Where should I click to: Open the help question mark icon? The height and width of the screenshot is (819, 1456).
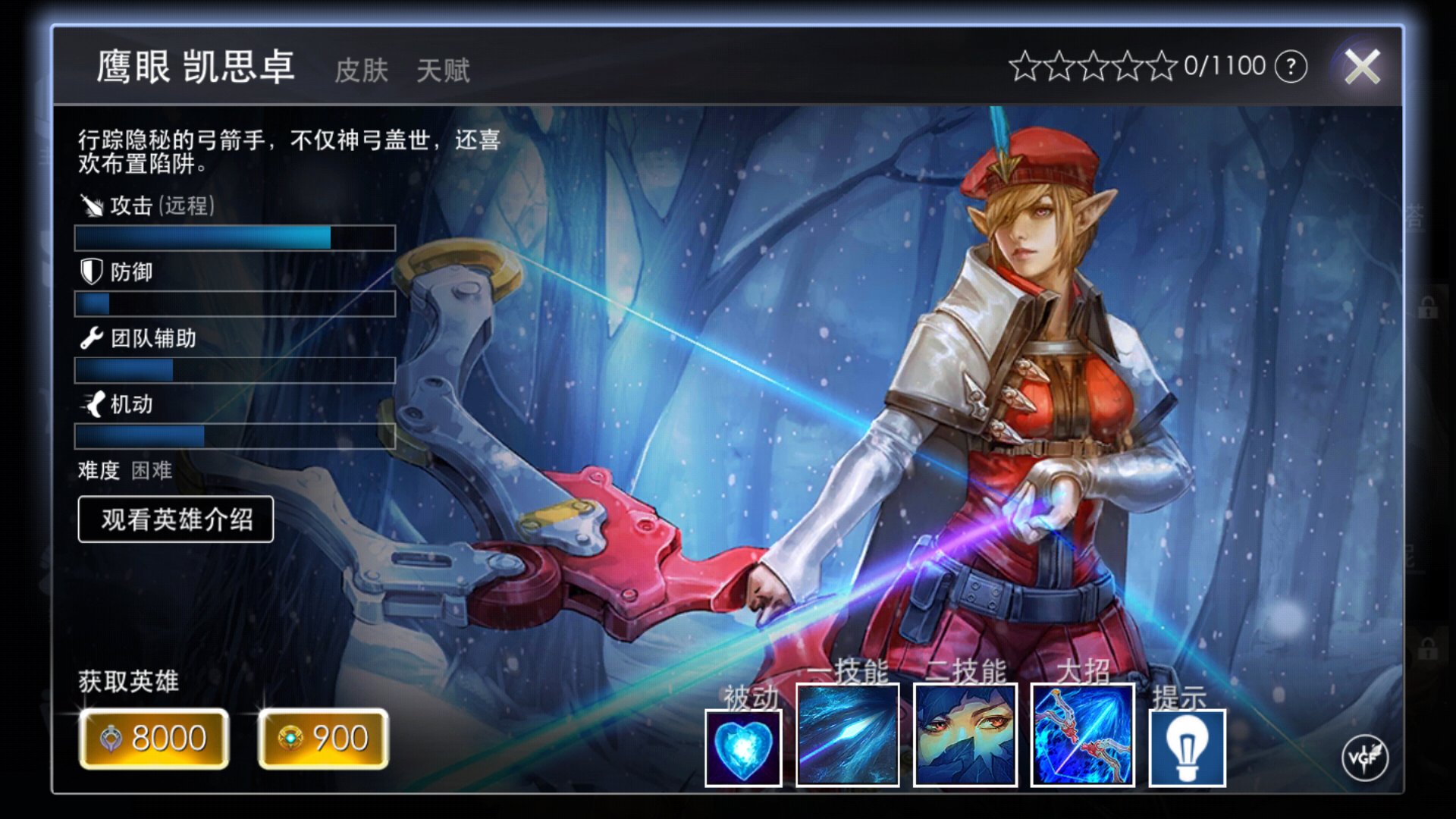pos(1291,66)
